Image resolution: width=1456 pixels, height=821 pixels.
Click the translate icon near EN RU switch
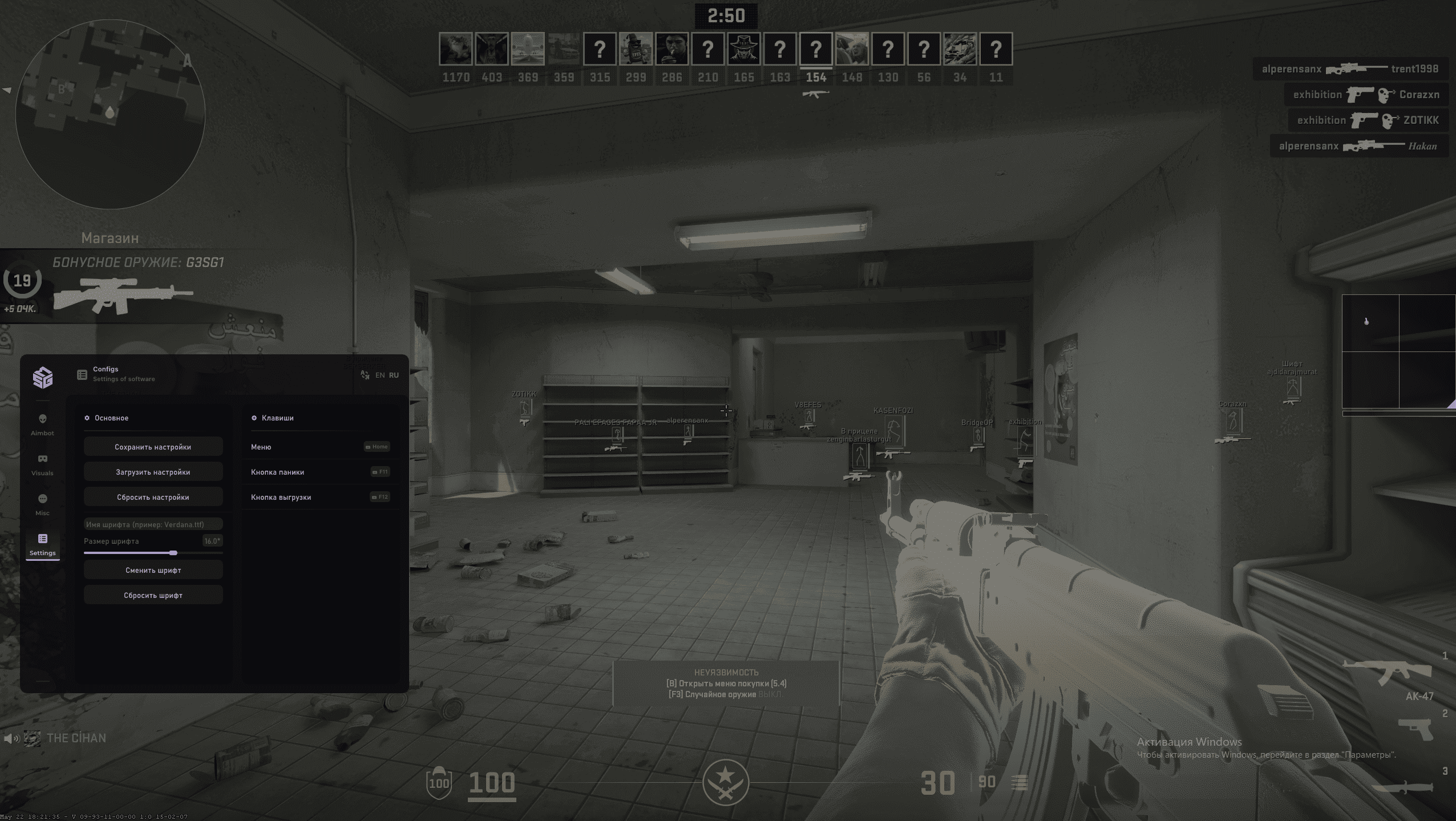[x=365, y=375]
